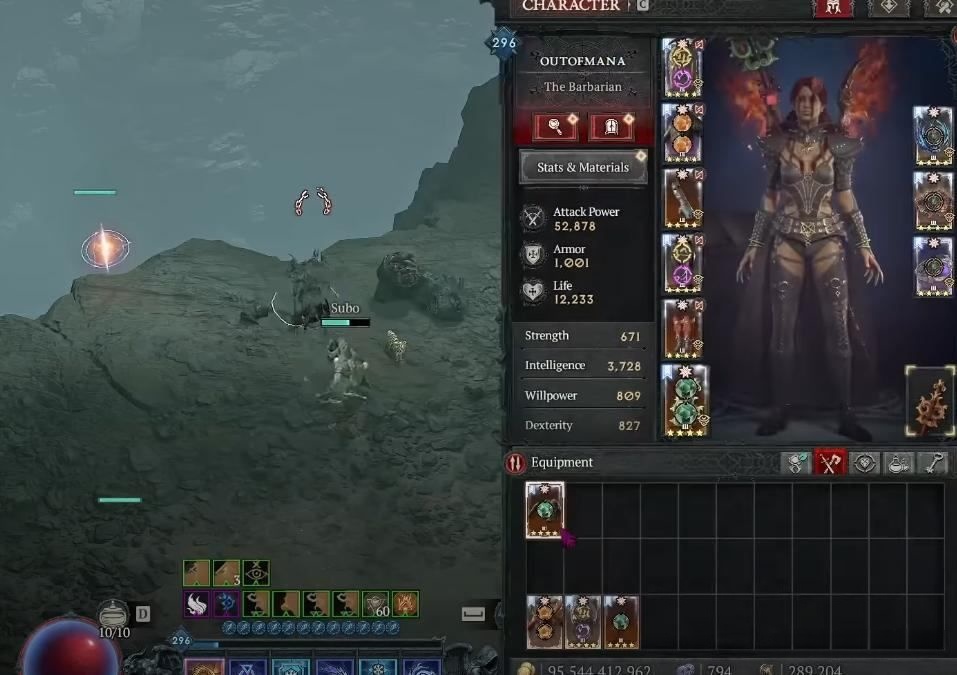Select the equipped boots slot
The width and height of the screenshot is (957, 675).
(x=683, y=328)
